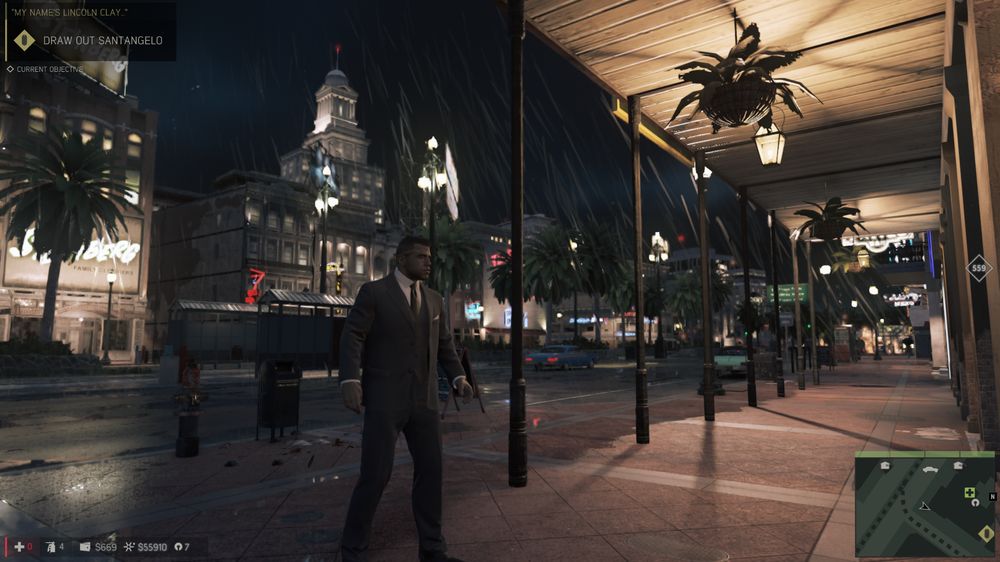Click the player arrow on the minimap
Viewport: 1000px width, 562px height.
pyautogui.click(x=926, y=506)
